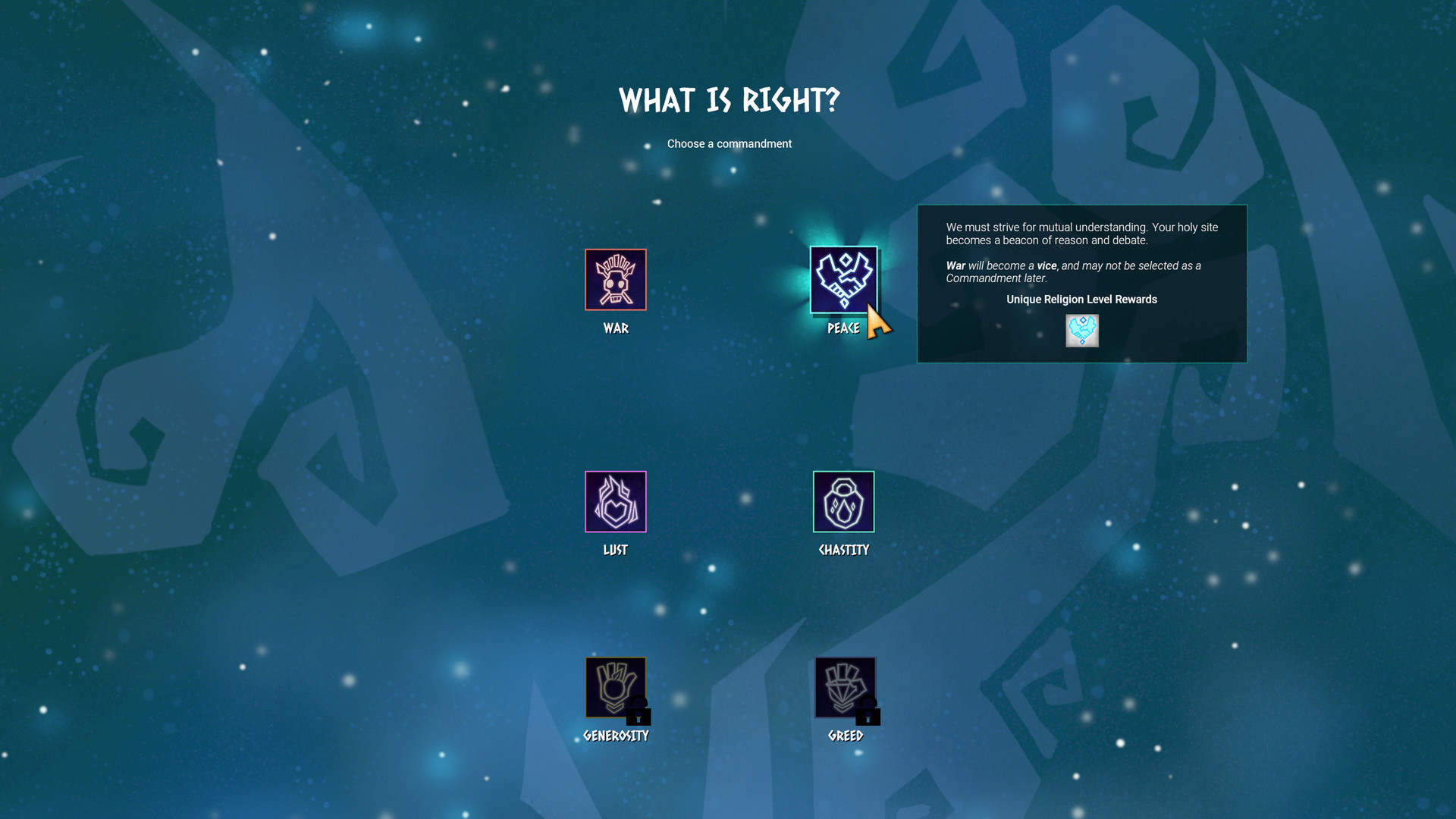
Task: Choose the Peace commandment icon
Action: (x=843, y=281)
